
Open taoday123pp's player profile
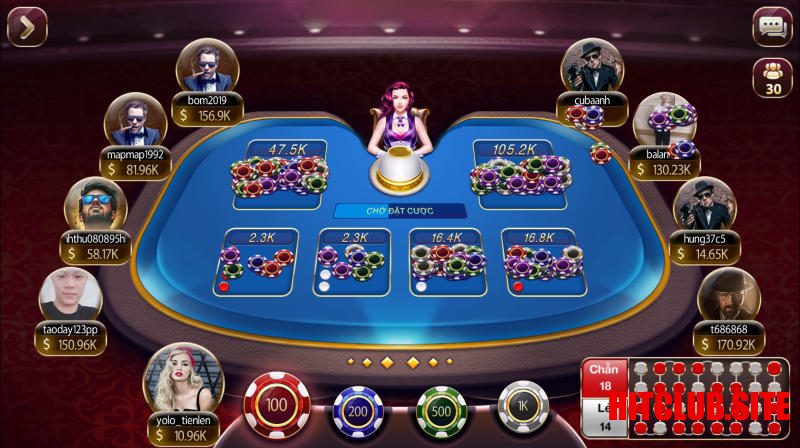click(x=70, y=297)
